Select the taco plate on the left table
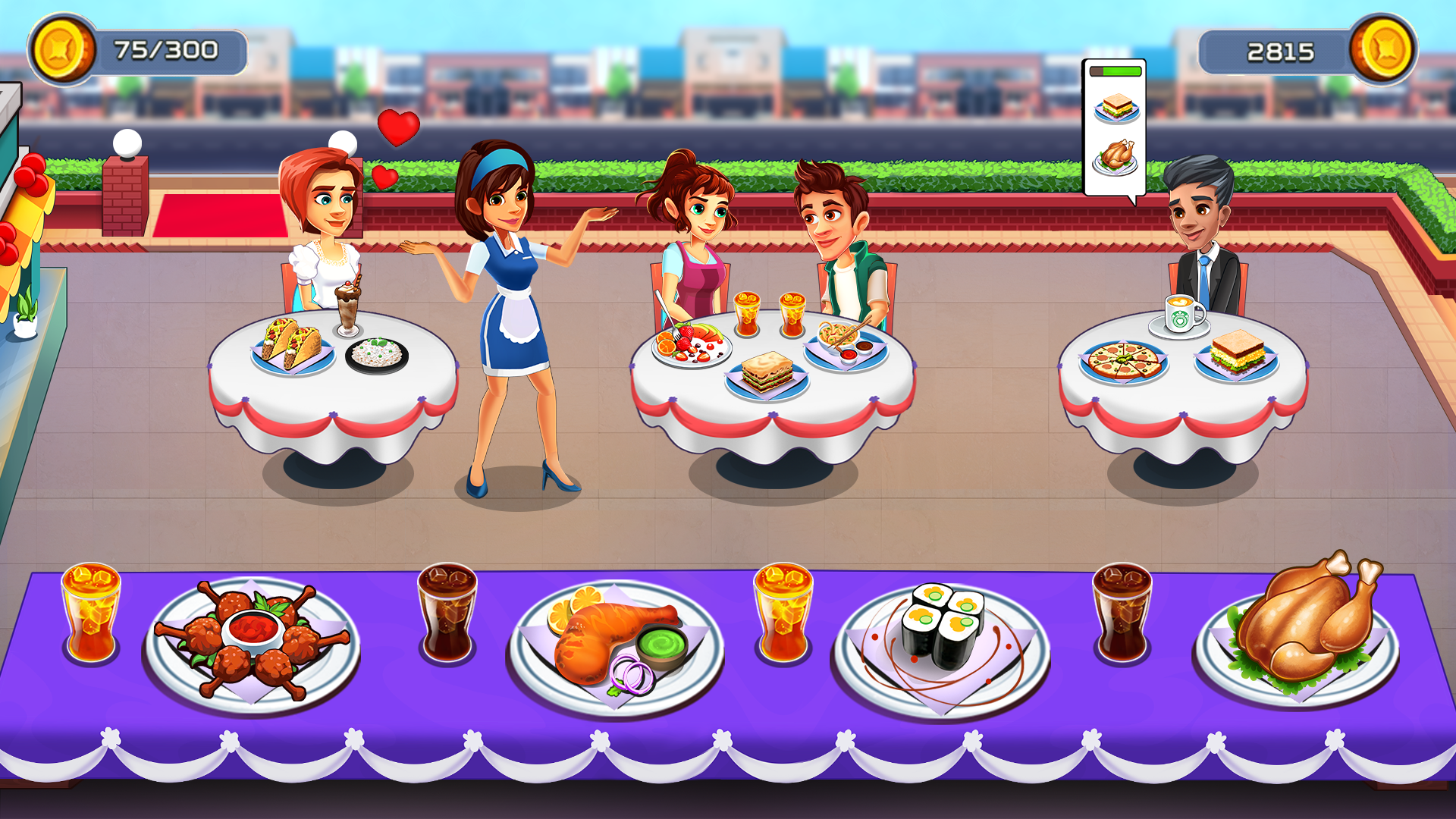 pyautogui.click(x=292, y=349)
